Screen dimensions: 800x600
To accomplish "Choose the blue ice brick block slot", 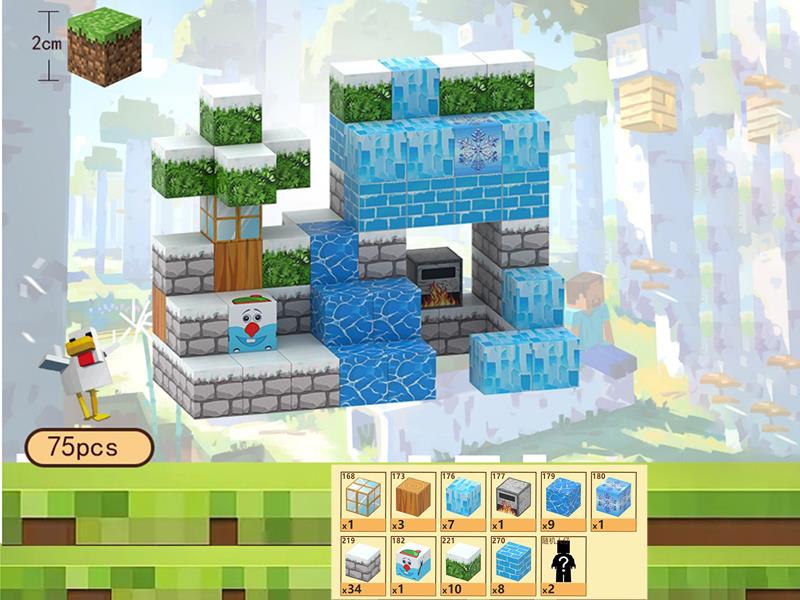I will pyautogui.click(x=512, y=565).
